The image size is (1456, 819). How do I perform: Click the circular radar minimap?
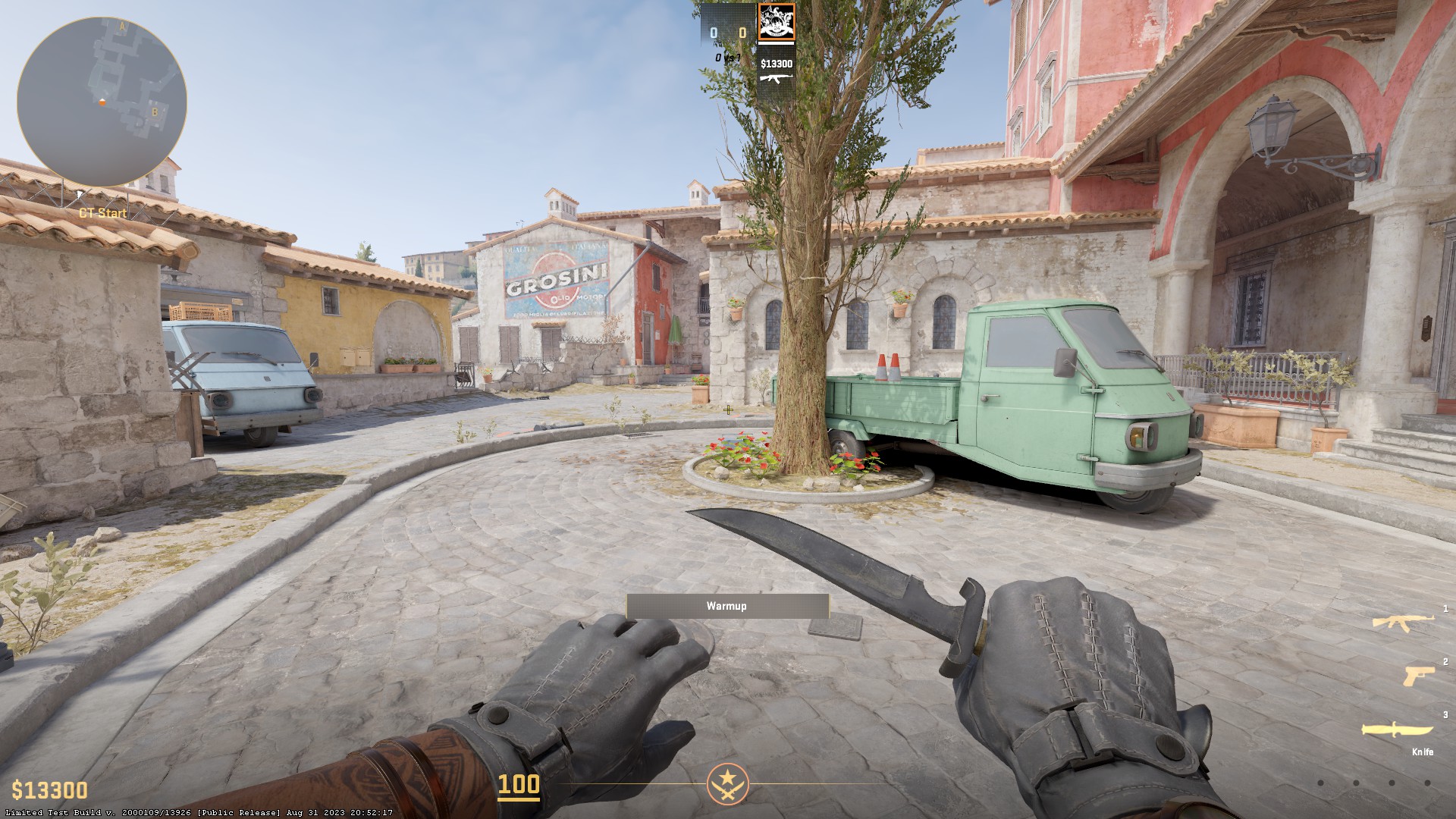point(102,102)
